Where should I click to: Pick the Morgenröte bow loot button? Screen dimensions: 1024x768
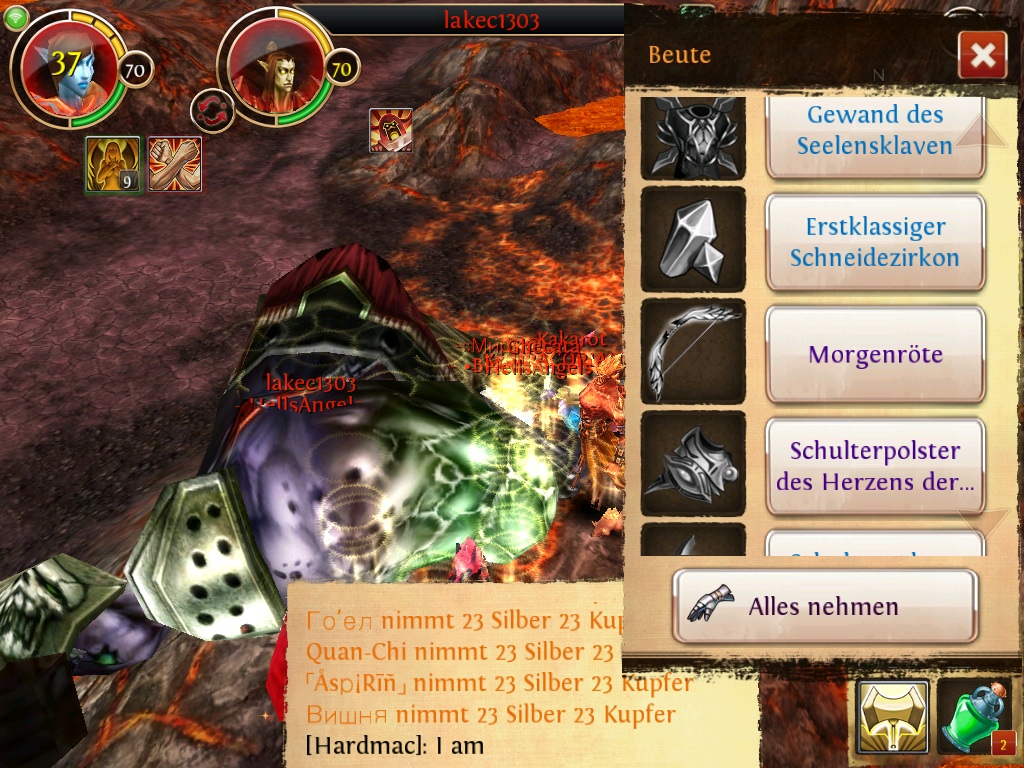[875, 354]
